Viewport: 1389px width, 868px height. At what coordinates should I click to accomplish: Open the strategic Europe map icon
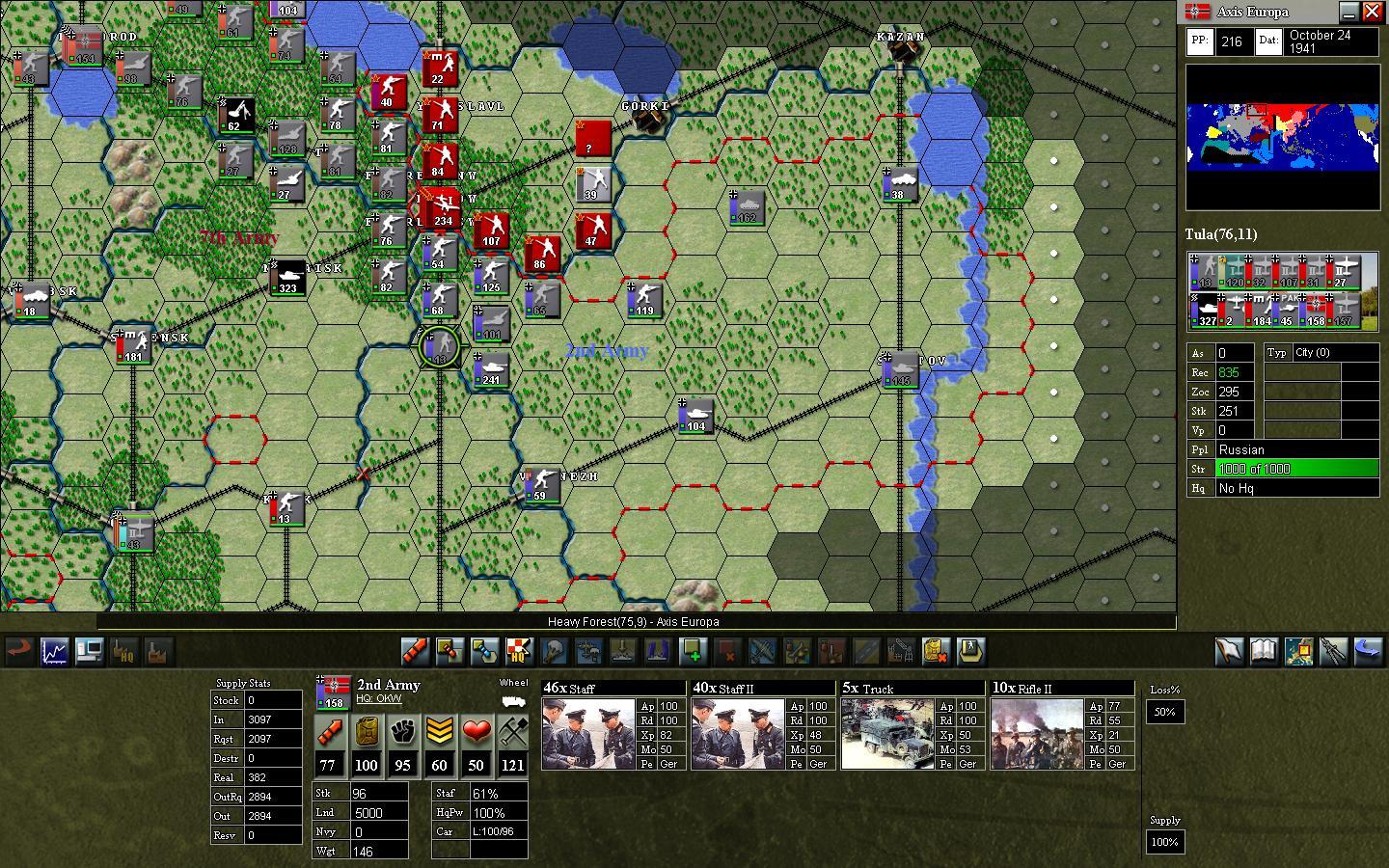click(1299, 651)
